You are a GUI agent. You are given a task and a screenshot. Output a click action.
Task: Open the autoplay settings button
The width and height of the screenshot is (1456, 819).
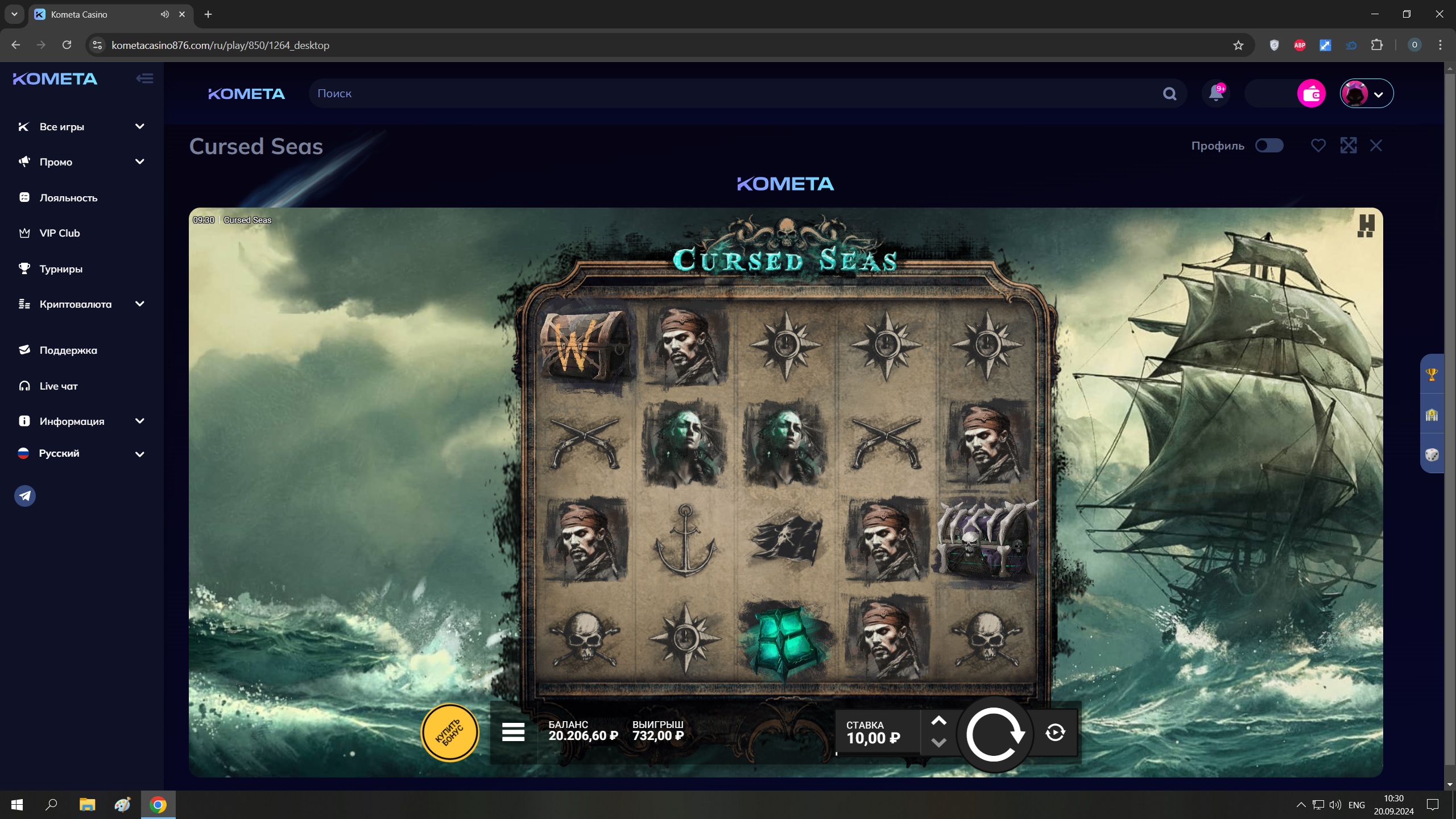[1055, 733]
